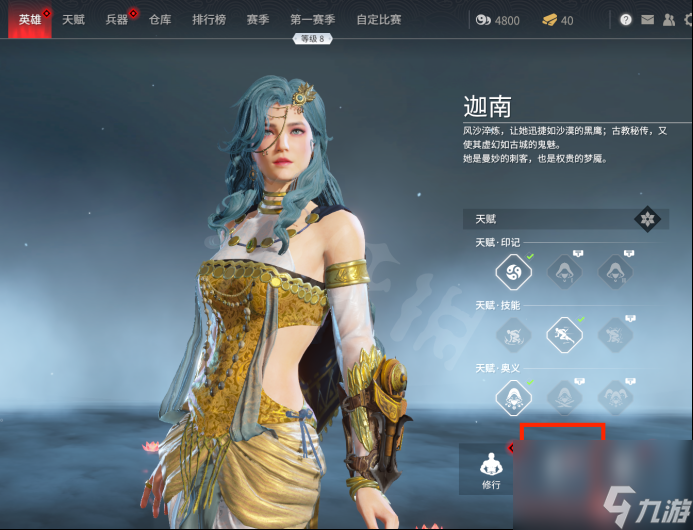Go to the 兵器 tab

pos(117,19)
